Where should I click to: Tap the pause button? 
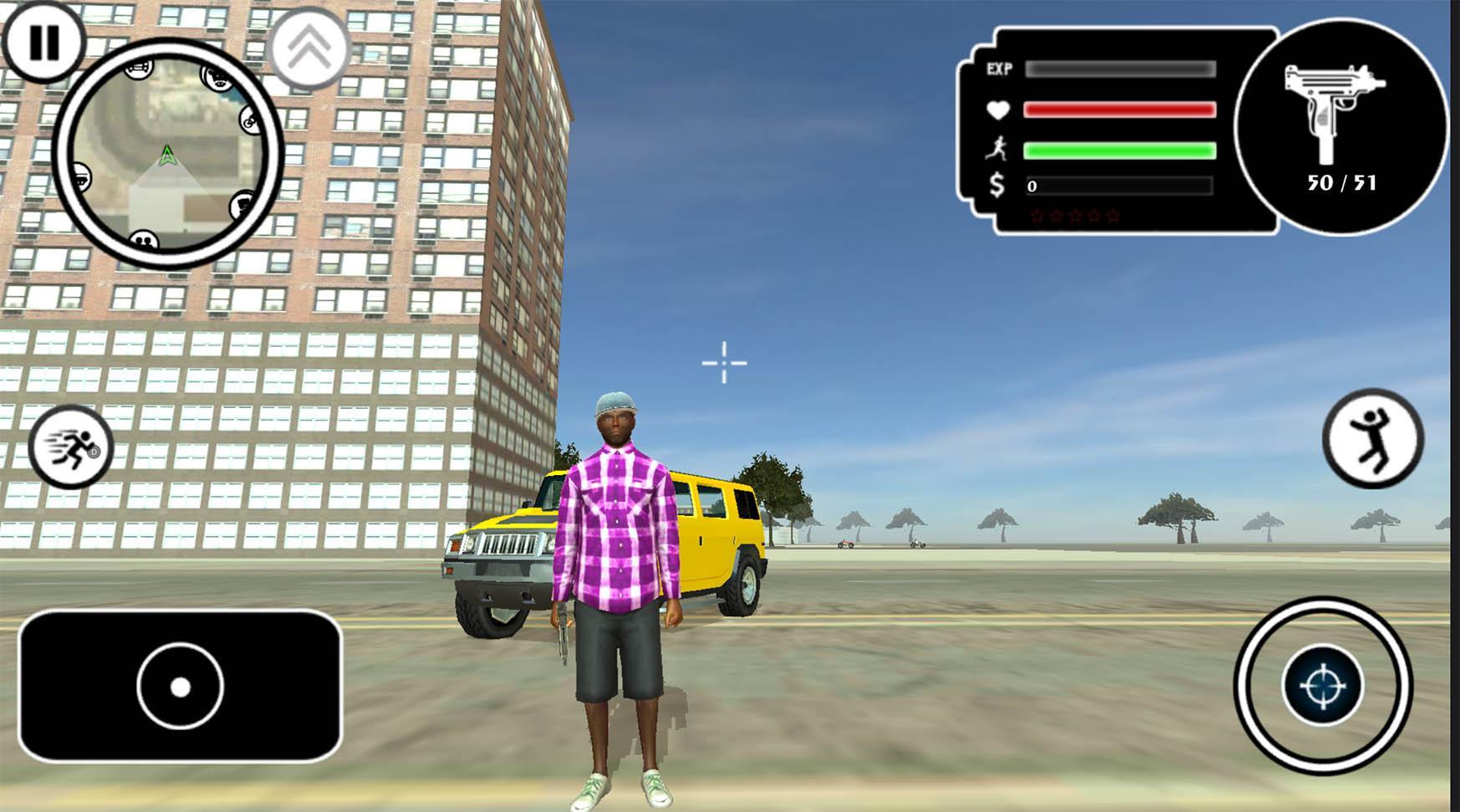[46, 40]
